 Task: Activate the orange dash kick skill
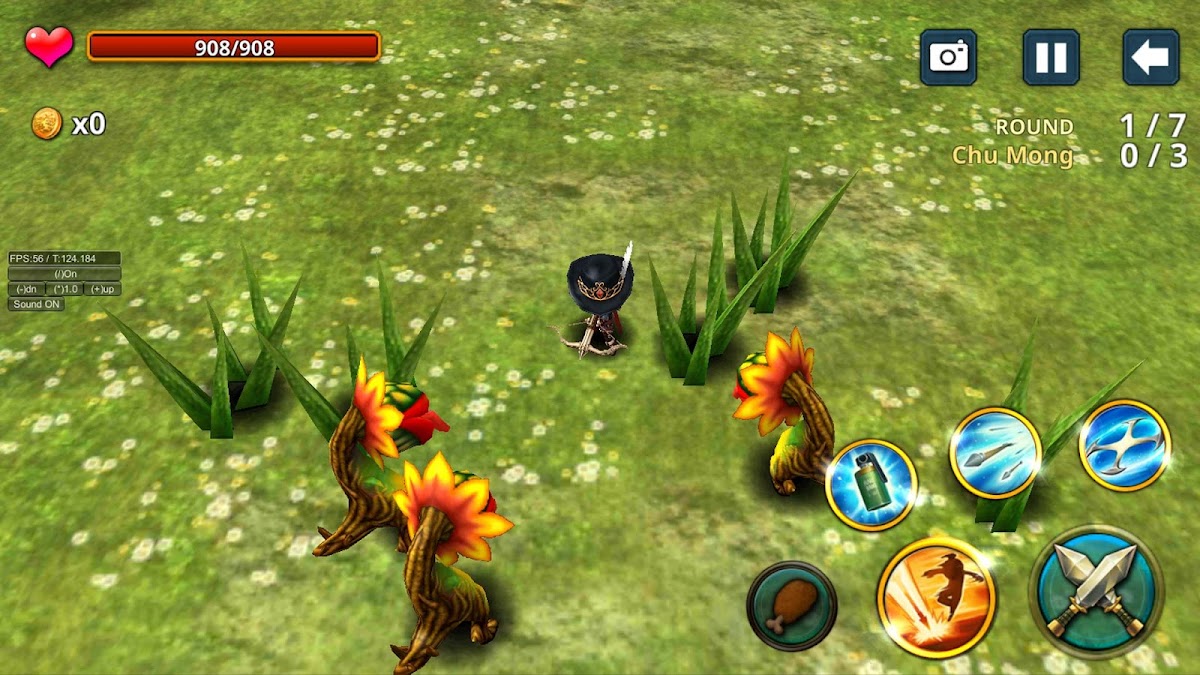[936, 597]
